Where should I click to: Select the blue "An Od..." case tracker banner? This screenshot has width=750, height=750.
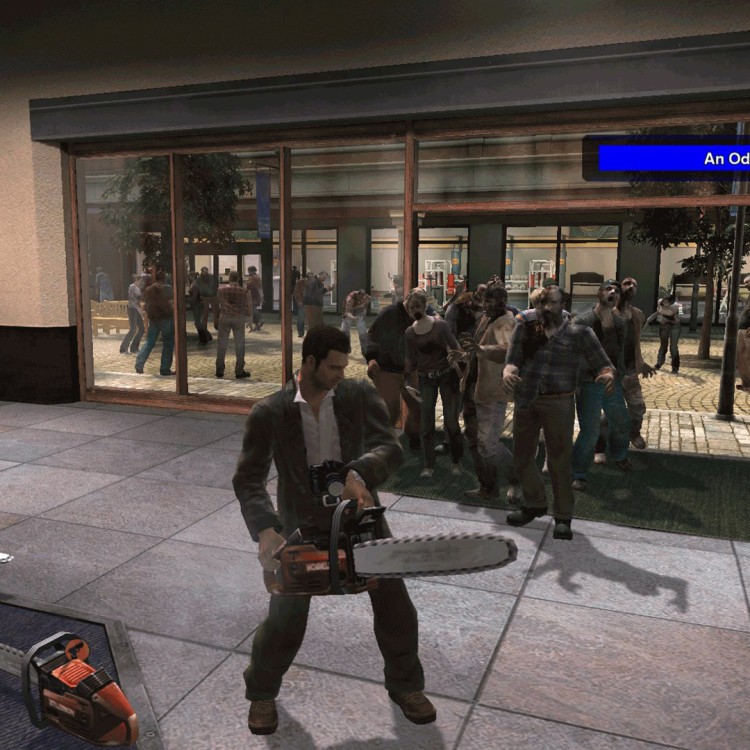(x=673, y=158)
